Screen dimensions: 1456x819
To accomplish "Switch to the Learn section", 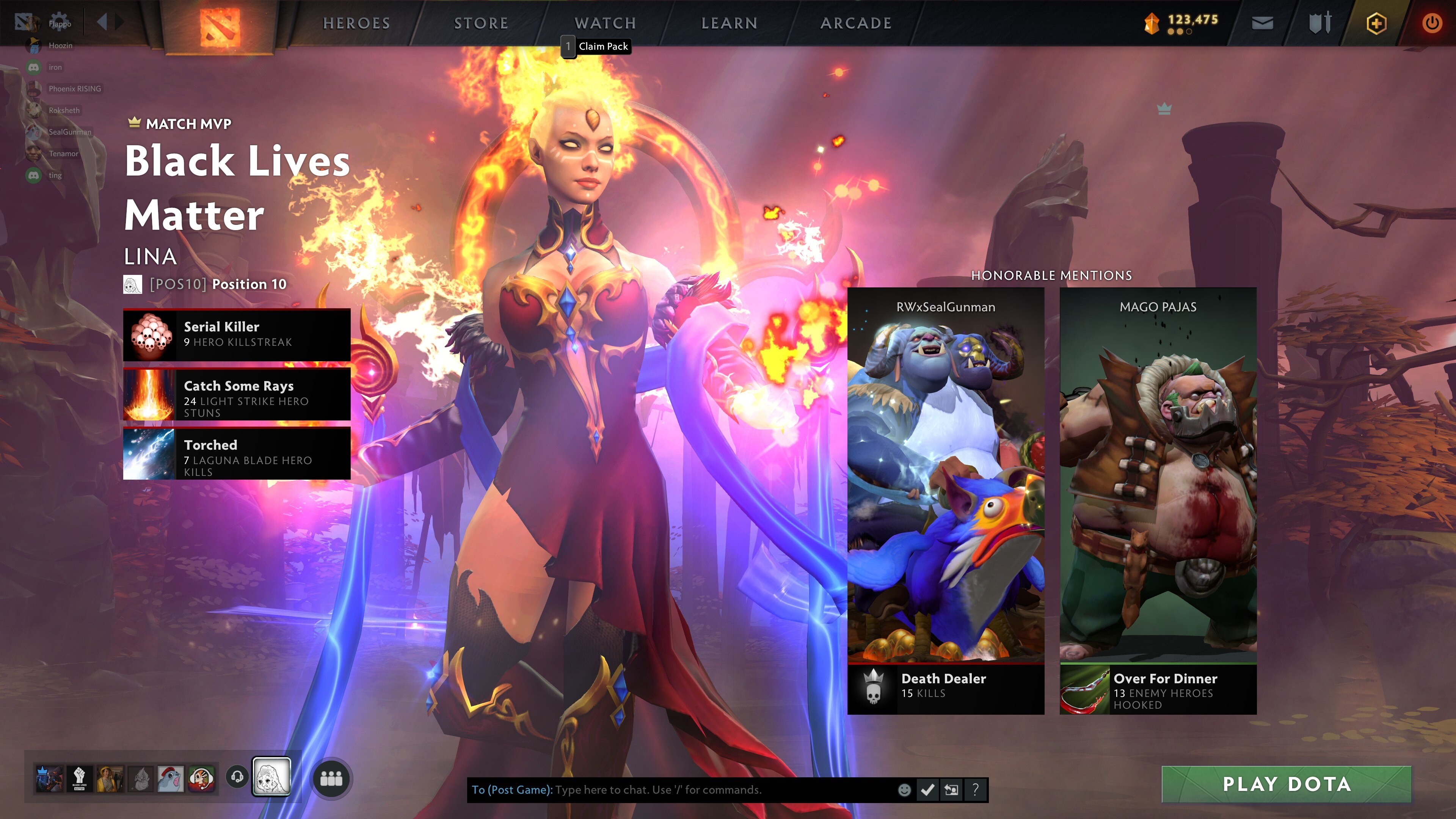I will [x=729, y=23].
